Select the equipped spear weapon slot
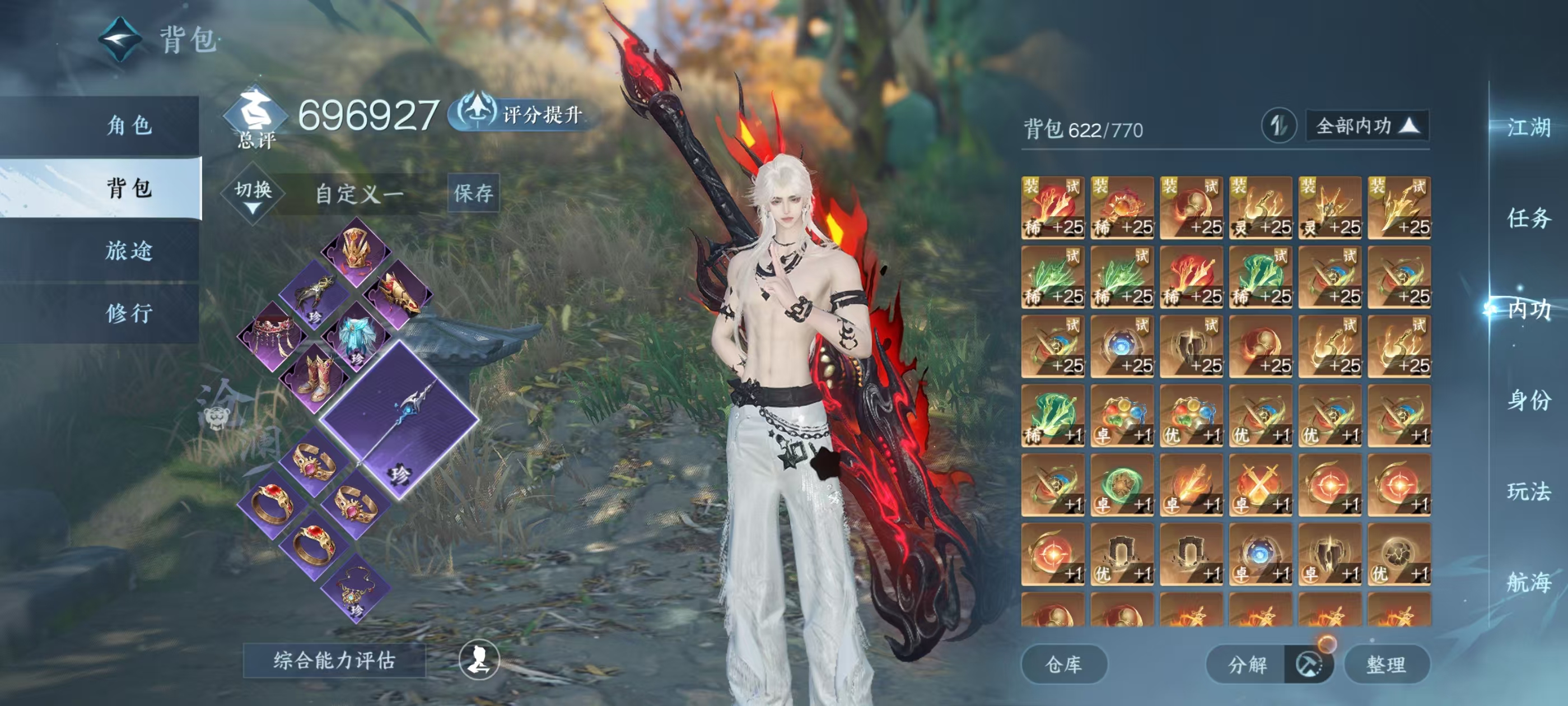The image size is (1568, 706). pos(400,419)
